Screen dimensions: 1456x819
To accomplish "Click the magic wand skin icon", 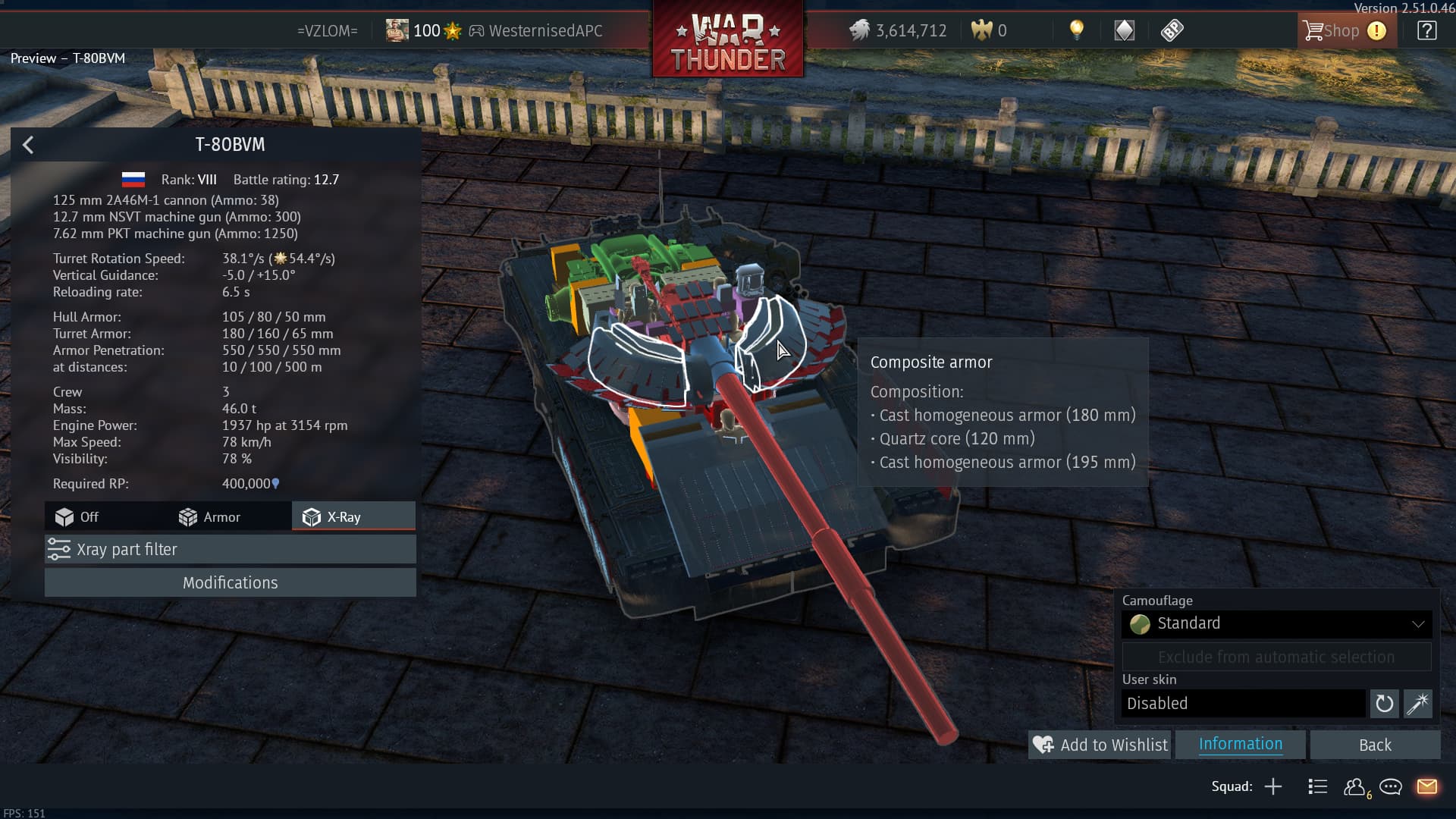I will coord(1417,704).
